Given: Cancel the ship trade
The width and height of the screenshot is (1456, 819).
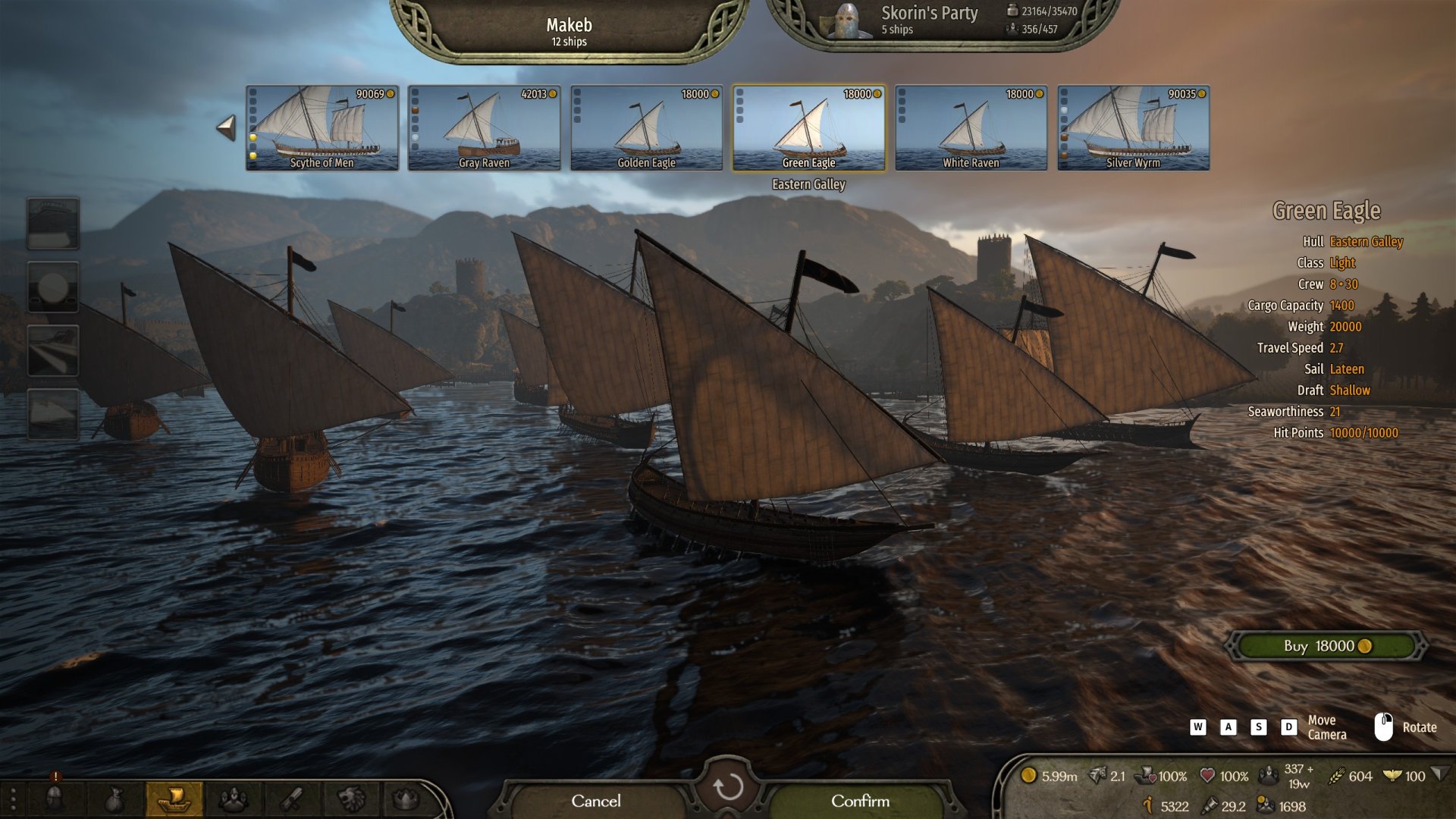Looking at the screenshot, I should click(595, 801).
